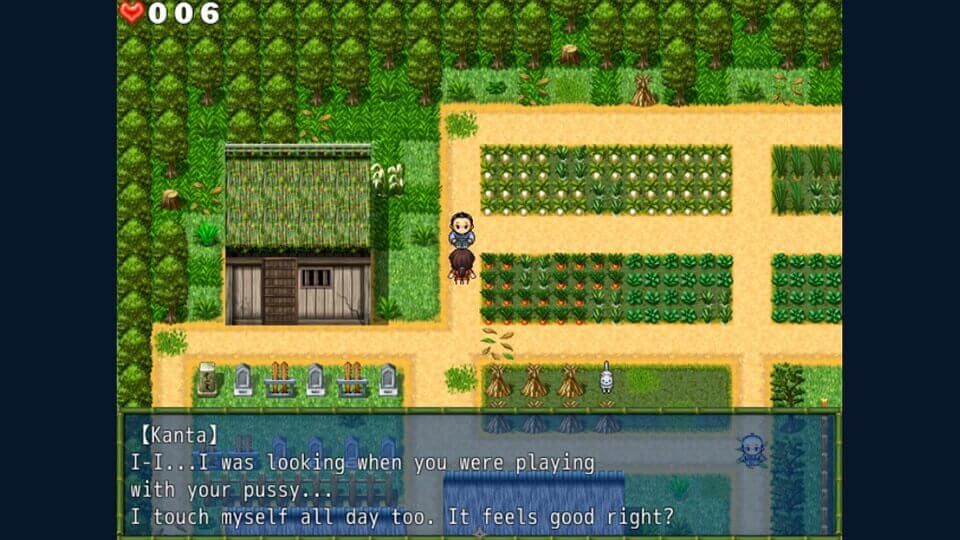
Task: Advance Kanta's dialogue message box
Action: click(x=479, y=474)
